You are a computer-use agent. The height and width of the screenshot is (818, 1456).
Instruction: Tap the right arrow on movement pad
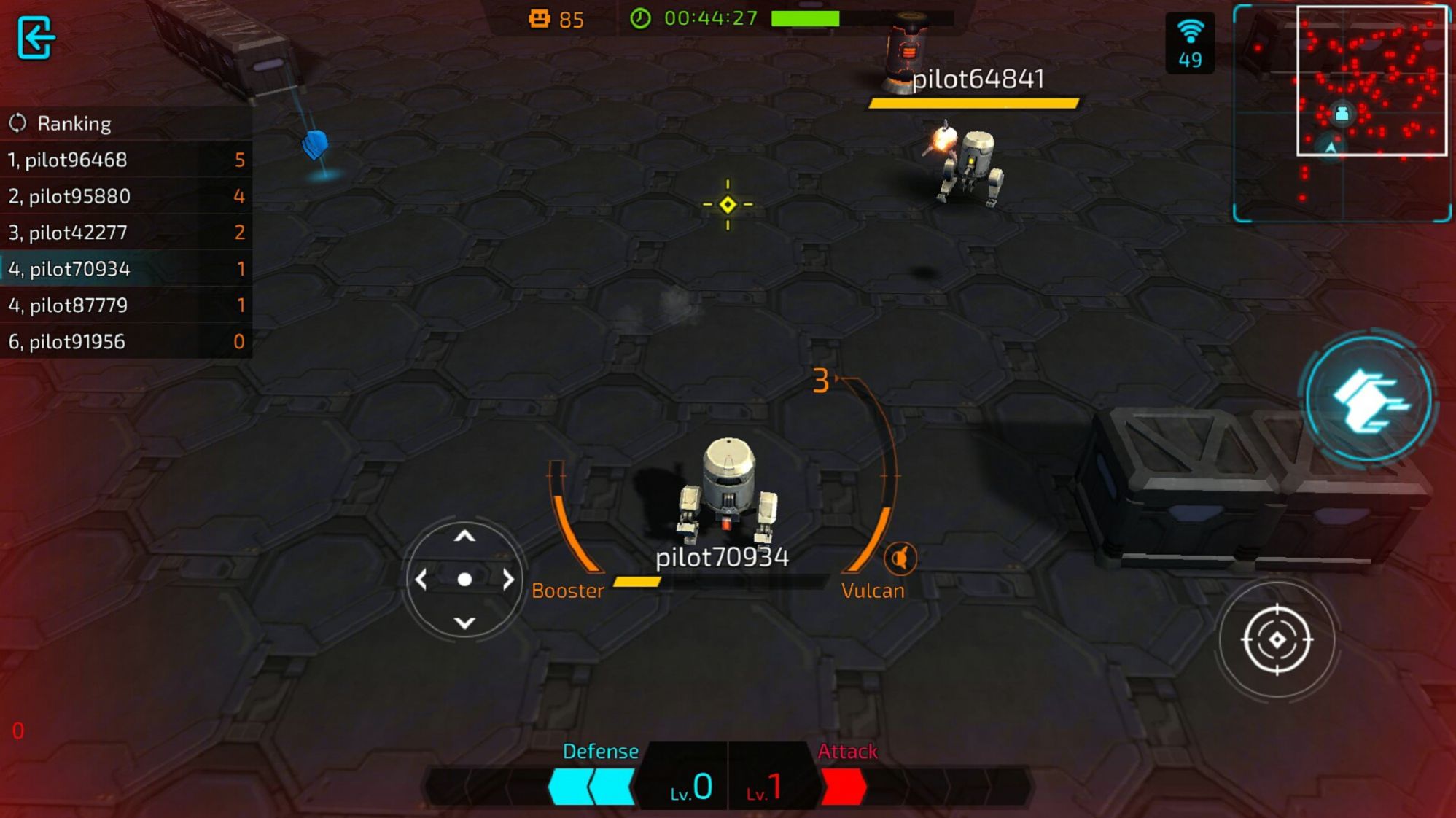click(x=508, y=580)
